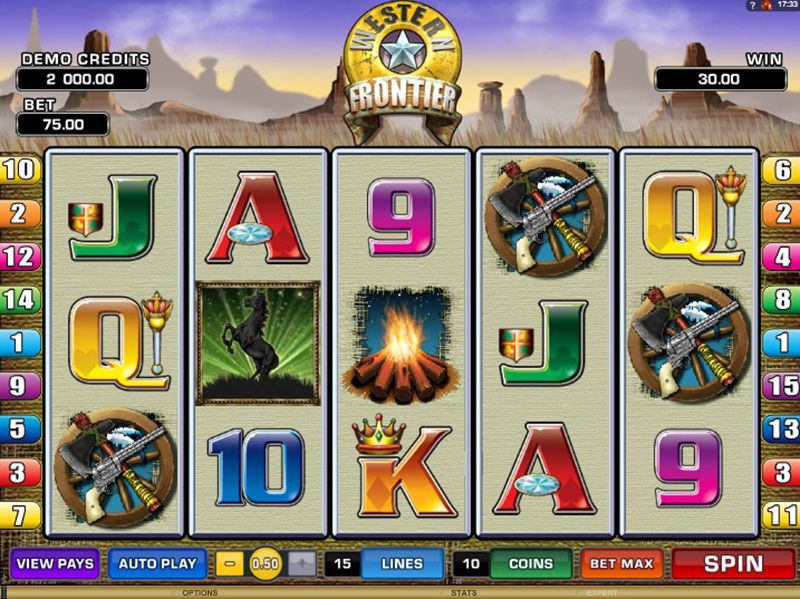The image size is (800, 599).
Task: Decrease coin size with minus button
Action: point(230,564)
